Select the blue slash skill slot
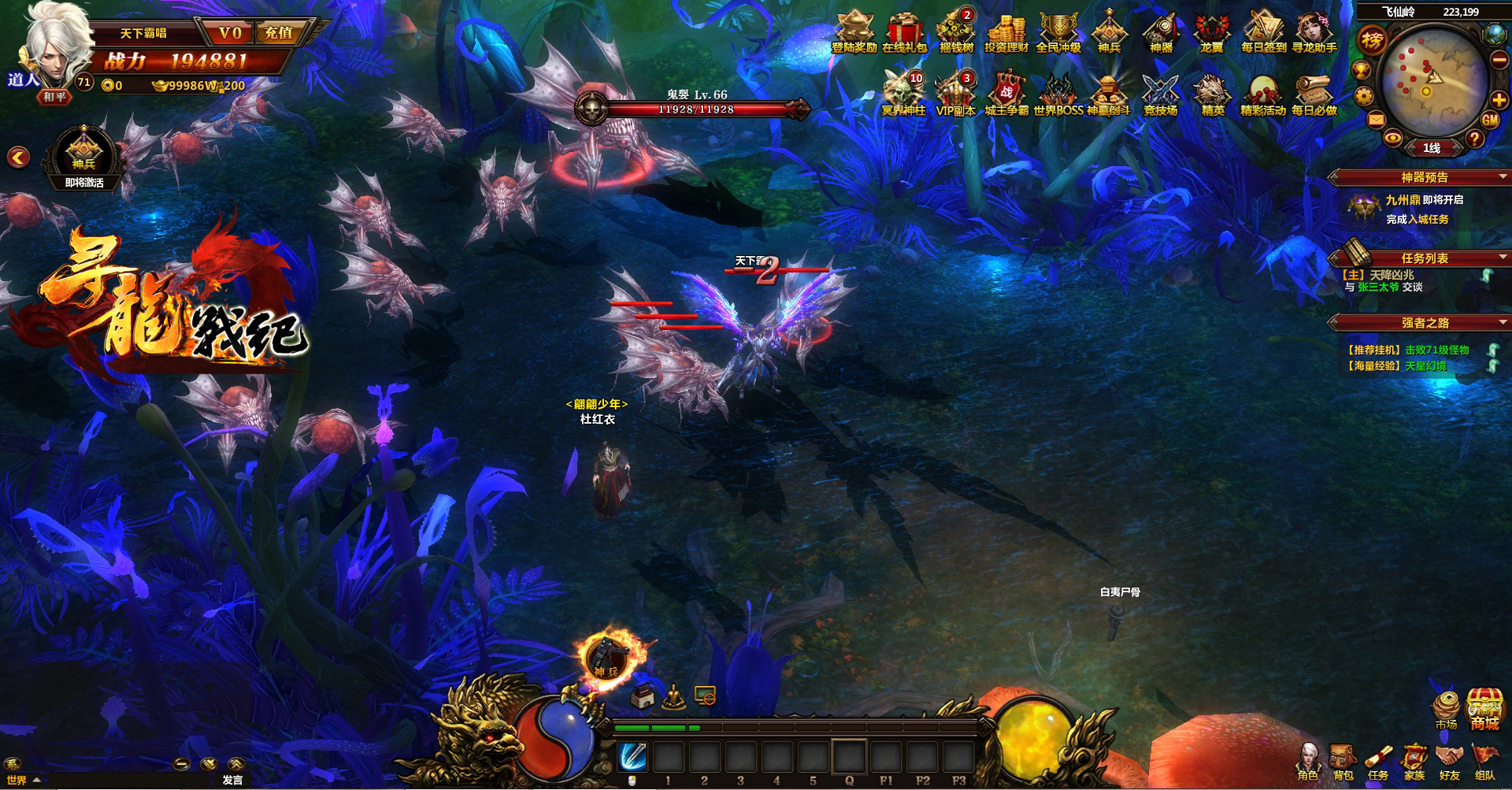 [632, 757]
